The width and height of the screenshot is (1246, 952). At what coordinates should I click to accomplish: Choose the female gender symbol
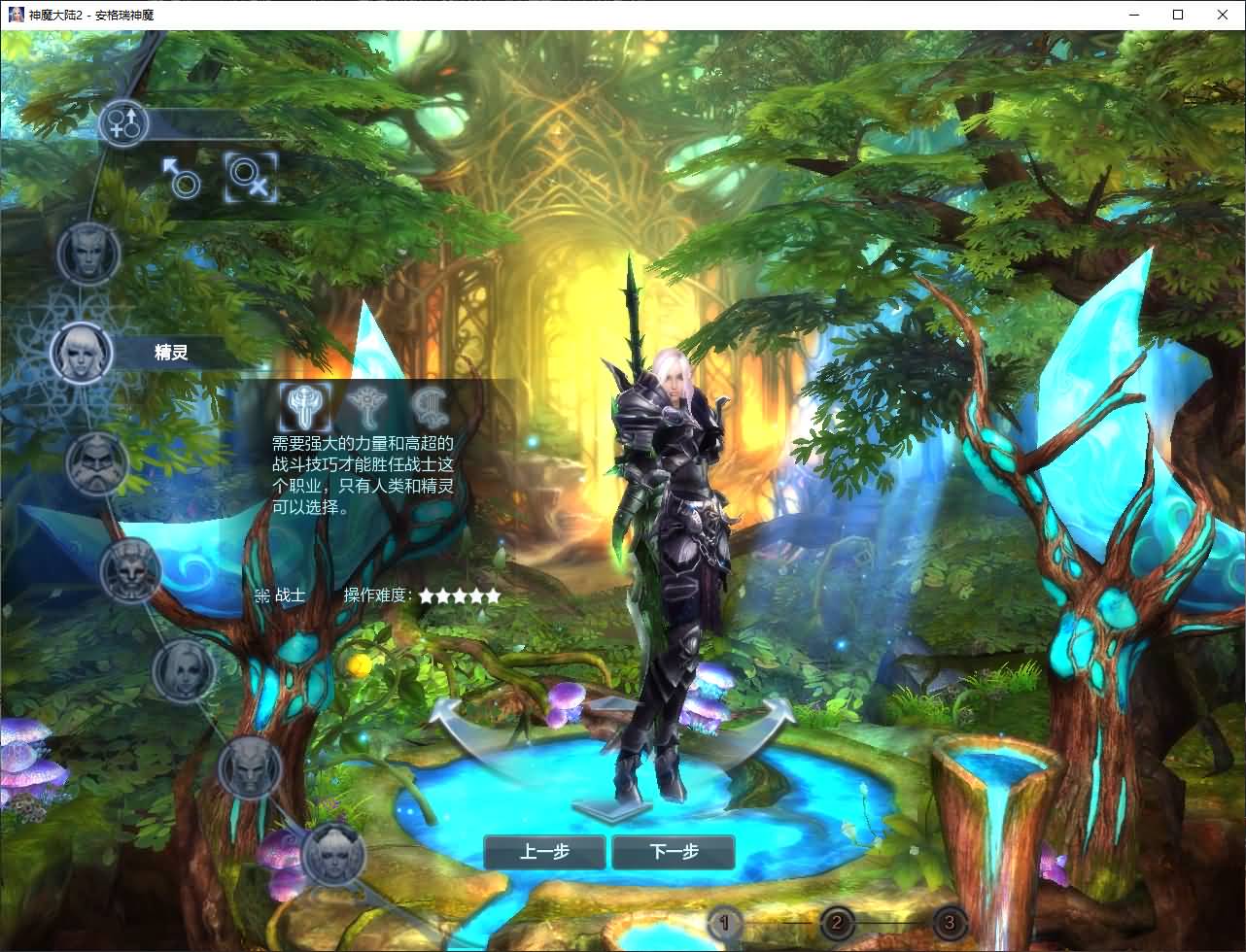point(251,178)
